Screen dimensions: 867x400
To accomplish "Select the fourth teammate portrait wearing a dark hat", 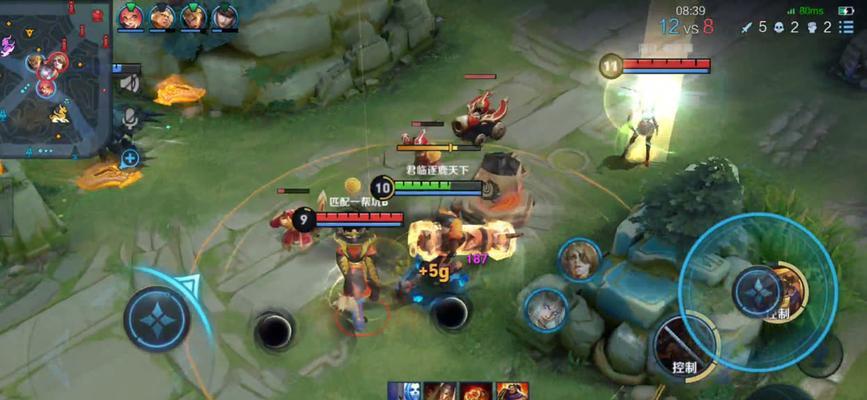I will 225,16.
